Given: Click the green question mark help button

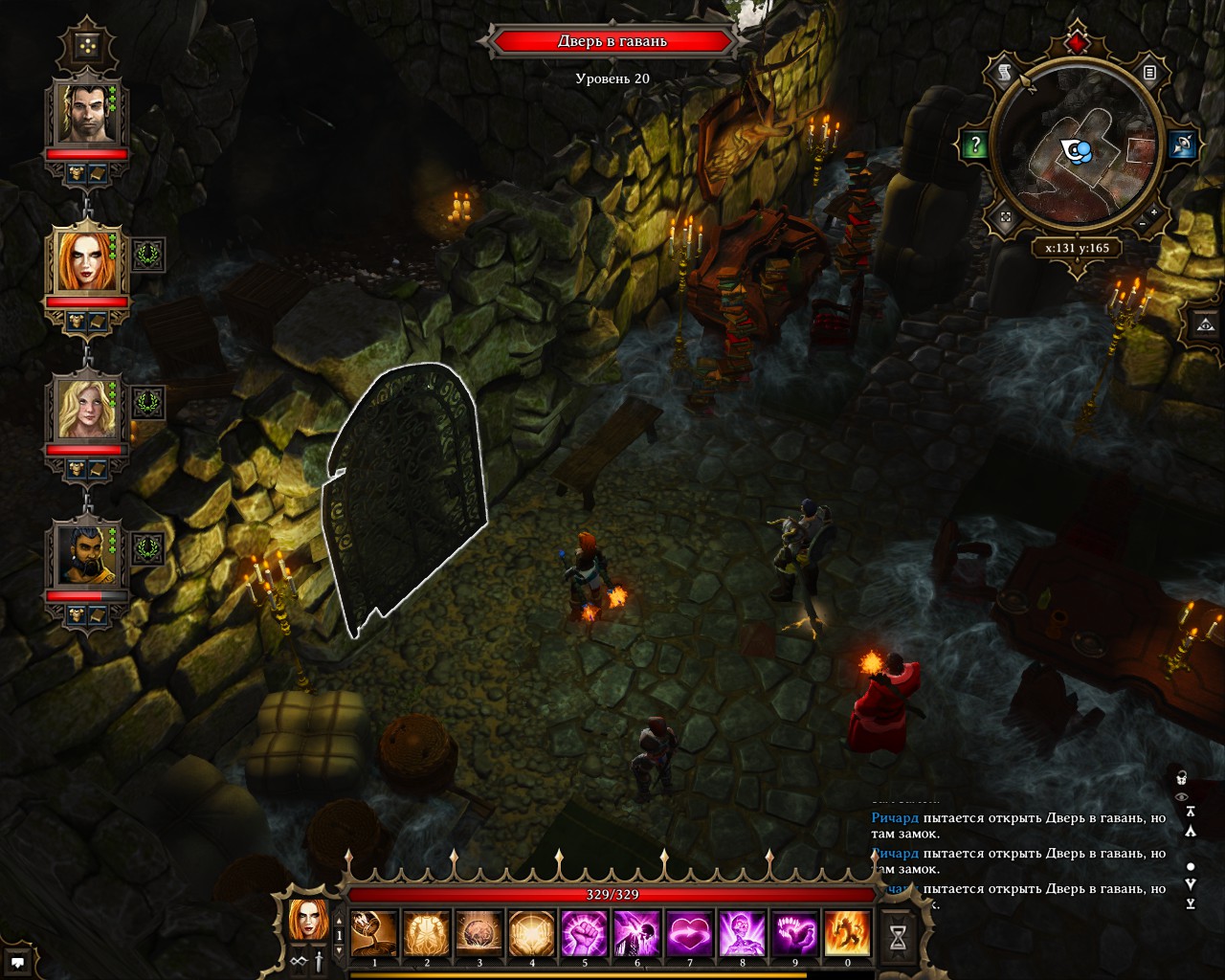Looking at the screenshot, I should click(974, 145).
